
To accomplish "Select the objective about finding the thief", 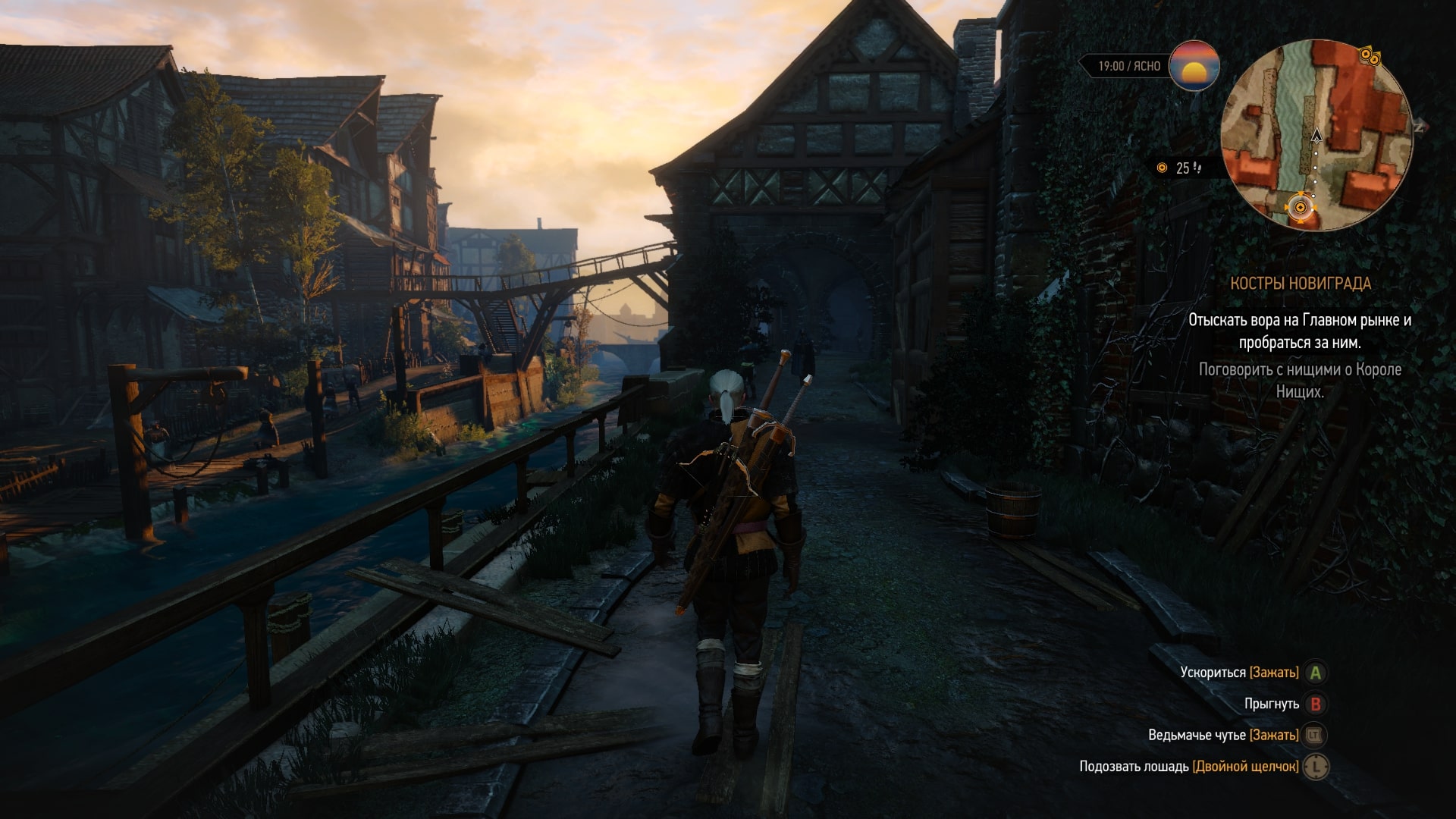I will pos(1300,331).
